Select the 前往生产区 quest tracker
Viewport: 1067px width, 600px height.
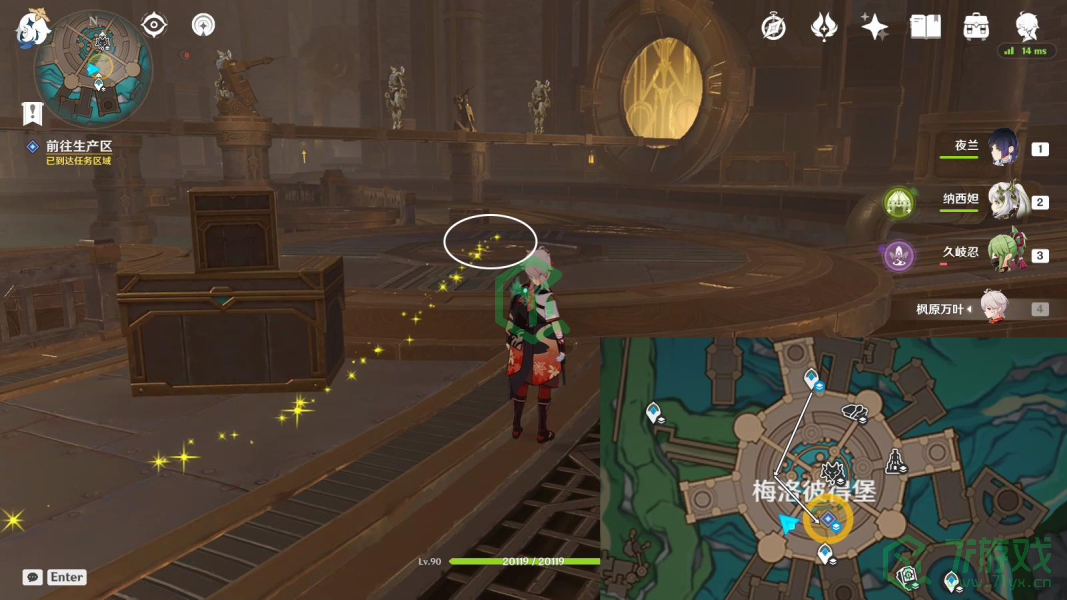(78, 146)
